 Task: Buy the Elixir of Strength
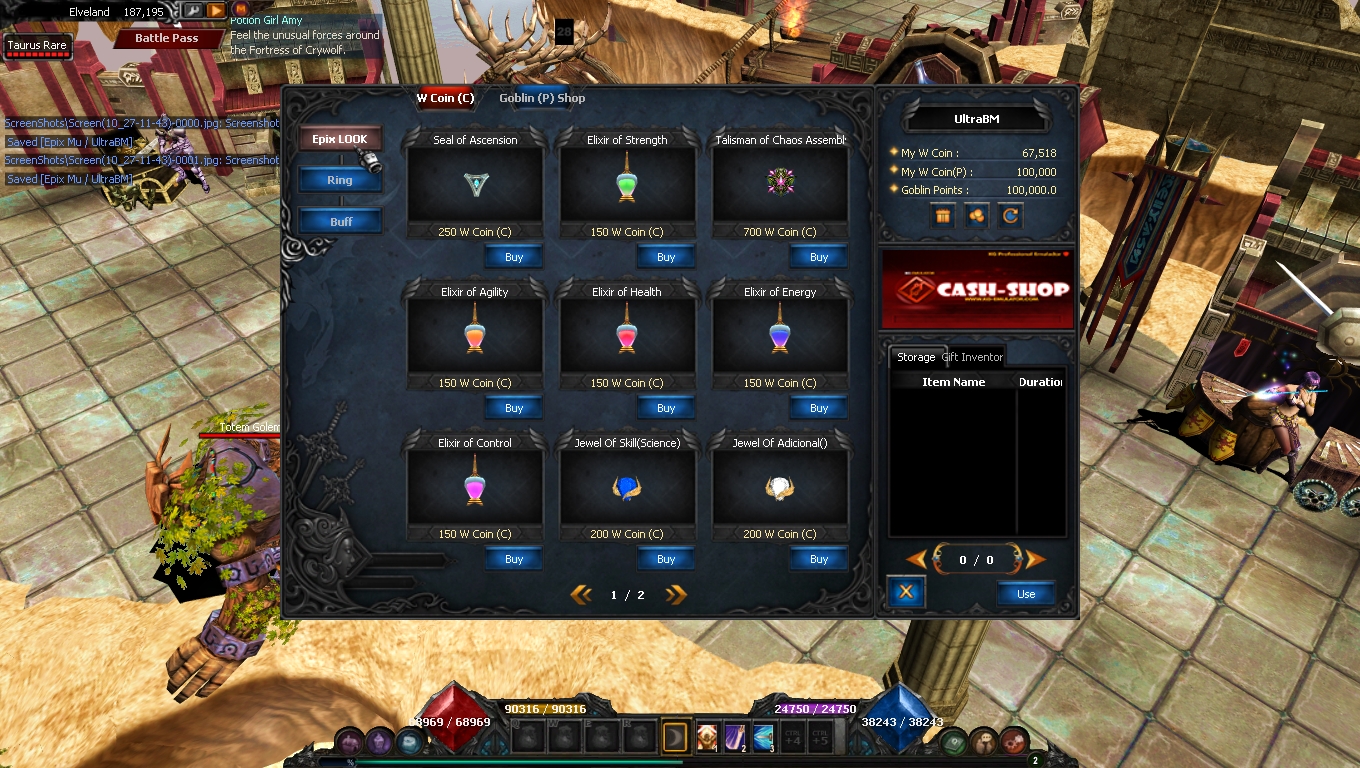point(666,257)
